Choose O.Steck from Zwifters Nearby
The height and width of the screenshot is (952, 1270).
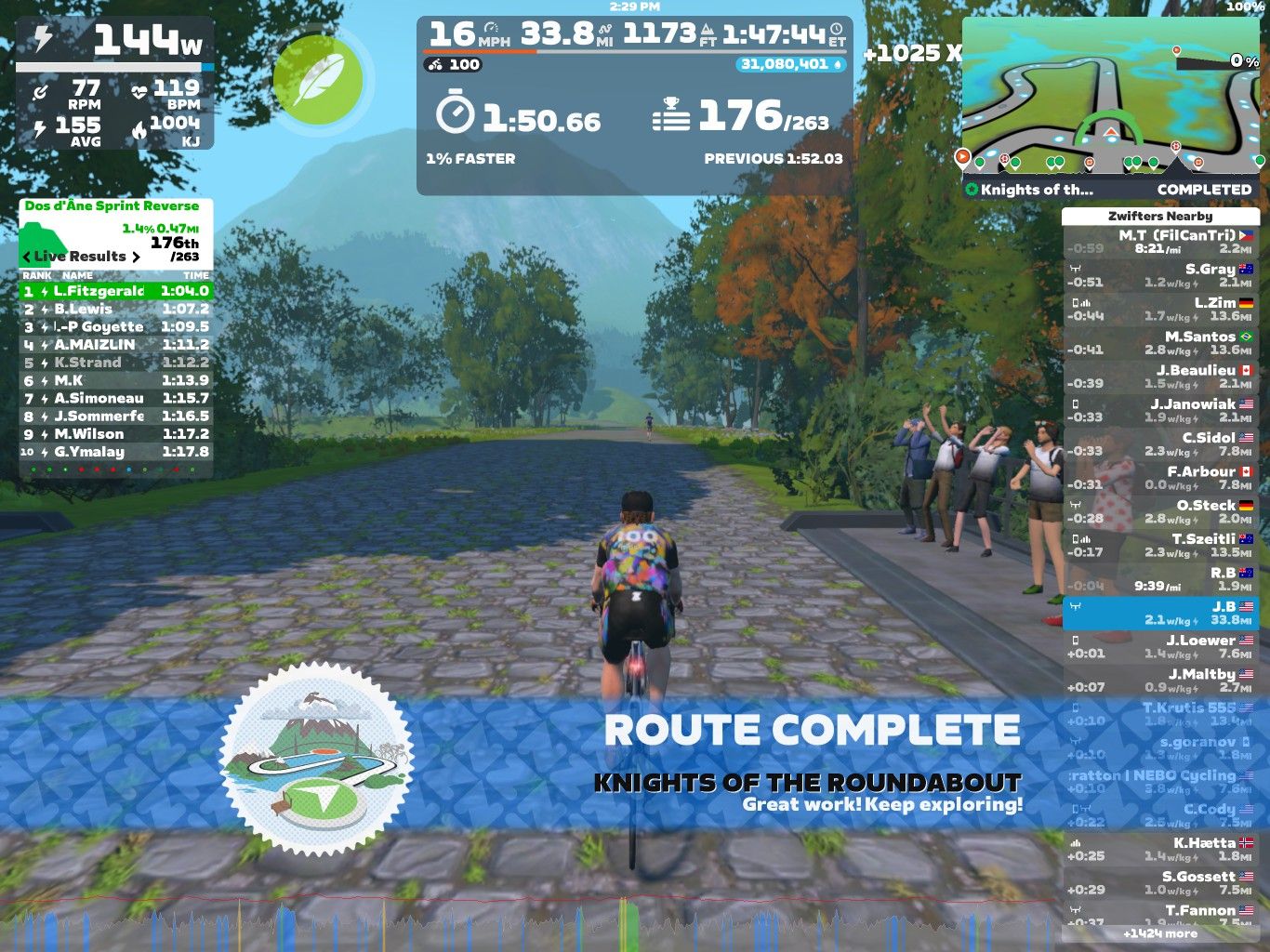pos(1159,511)
